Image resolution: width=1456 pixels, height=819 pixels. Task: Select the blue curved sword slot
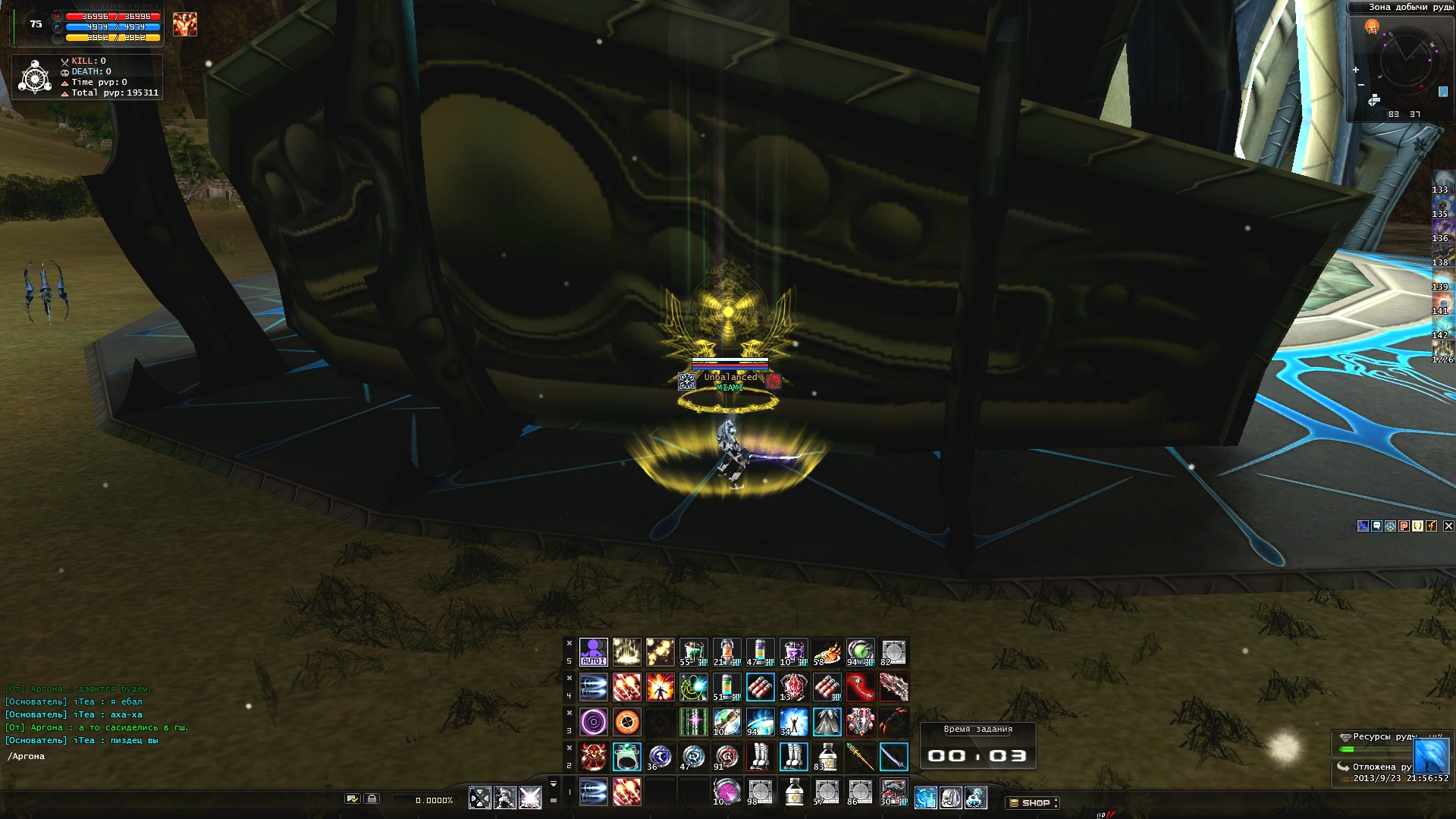coord(893,757)
